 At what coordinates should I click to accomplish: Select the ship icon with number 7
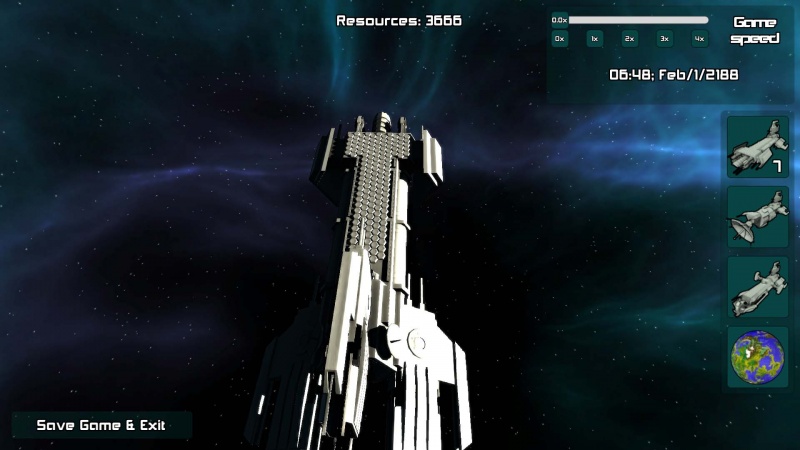click(x=757, y=147)
